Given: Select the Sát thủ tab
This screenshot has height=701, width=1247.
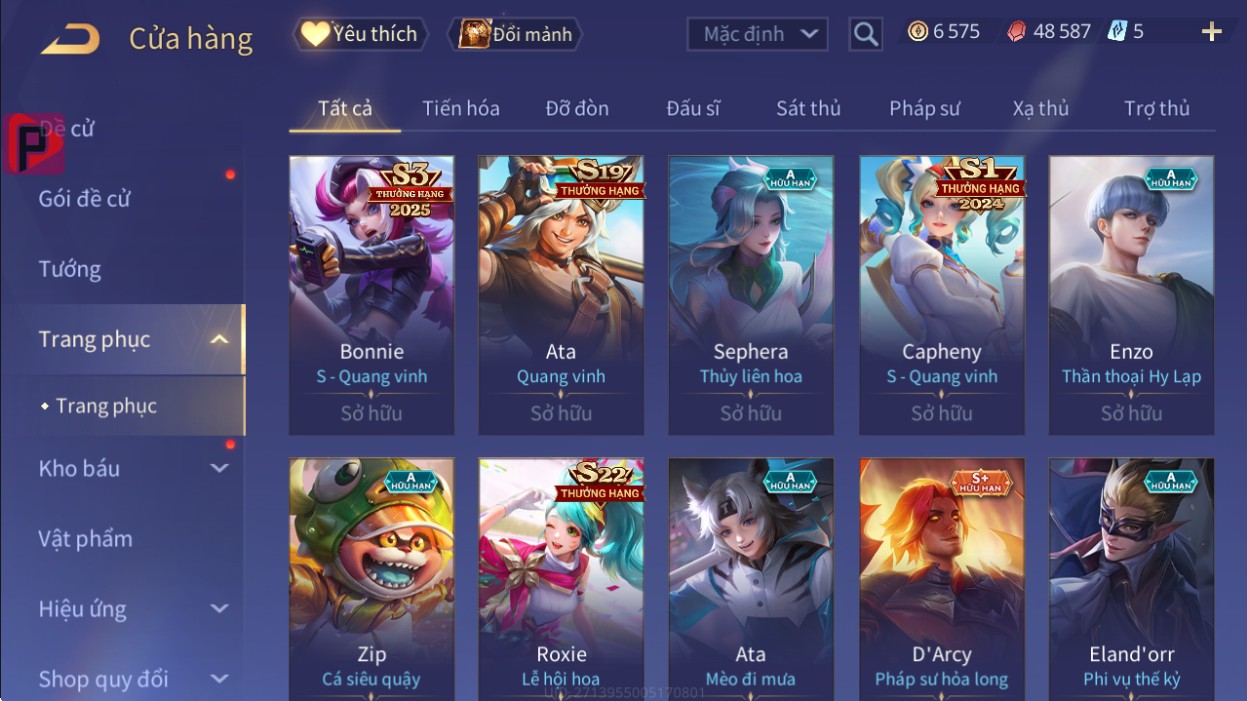Looking at the screenshot, I should pyautogui.click(x=808, y=108).
